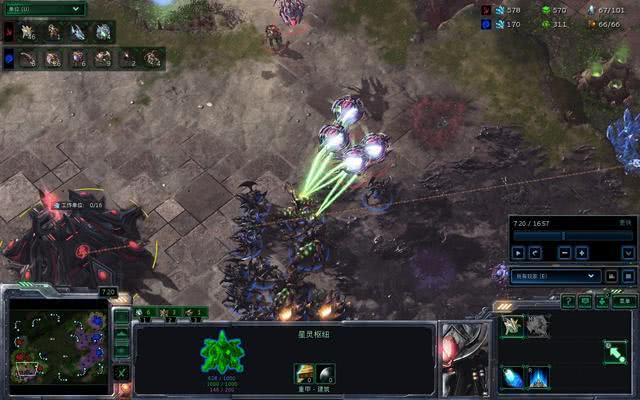Image resolution: width=640 pixels, height=400 pixels.
Task: Open the player selection dropdown at top-left
Action: click(43, 8)
